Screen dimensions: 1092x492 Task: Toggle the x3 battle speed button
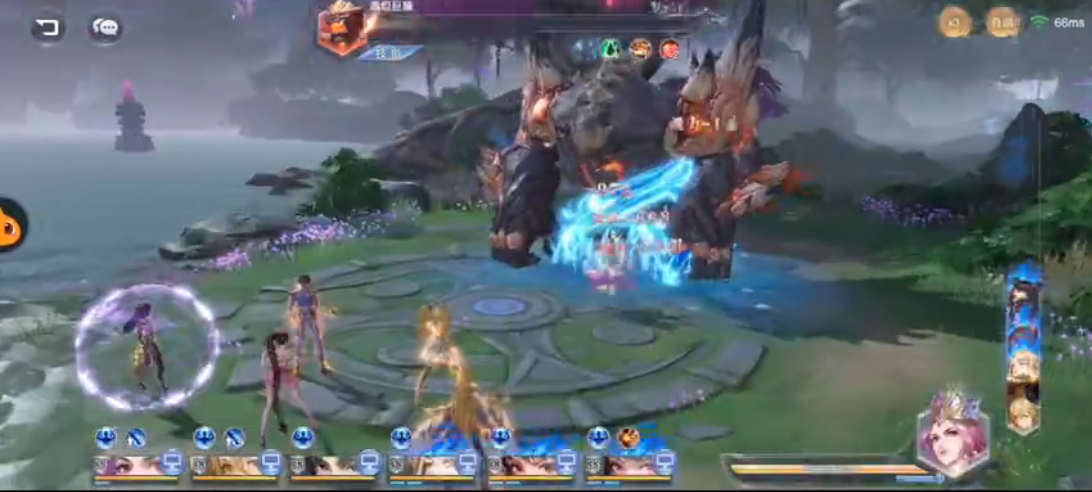point(954,22)
